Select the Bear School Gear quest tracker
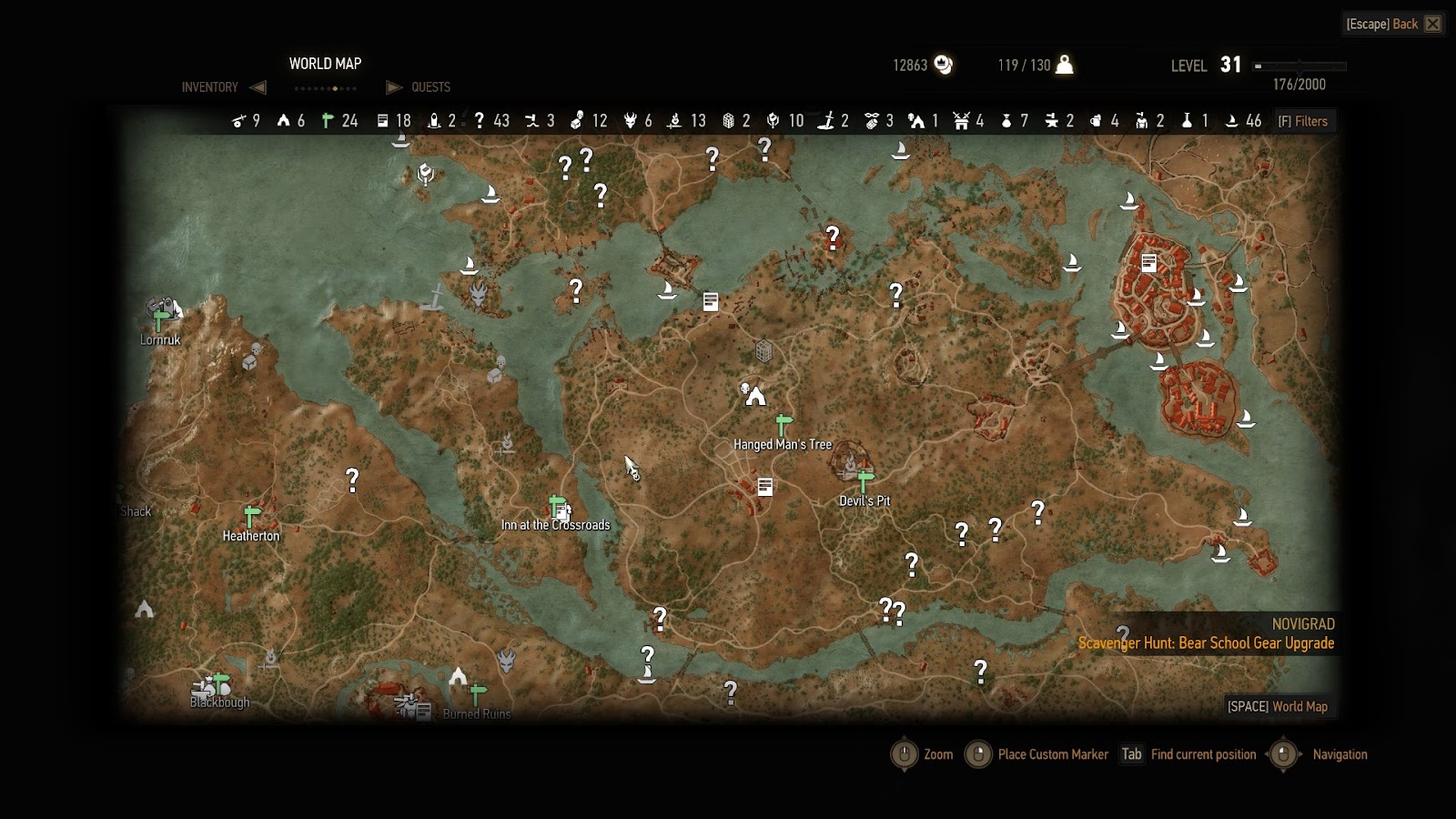This screenshot has height=819, width=1456. coord(1206,643)
